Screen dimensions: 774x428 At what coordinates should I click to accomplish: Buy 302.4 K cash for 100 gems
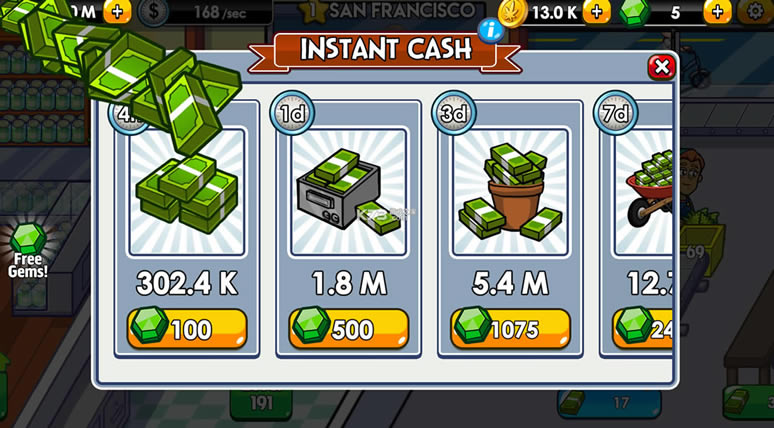(x=187, y=328)
